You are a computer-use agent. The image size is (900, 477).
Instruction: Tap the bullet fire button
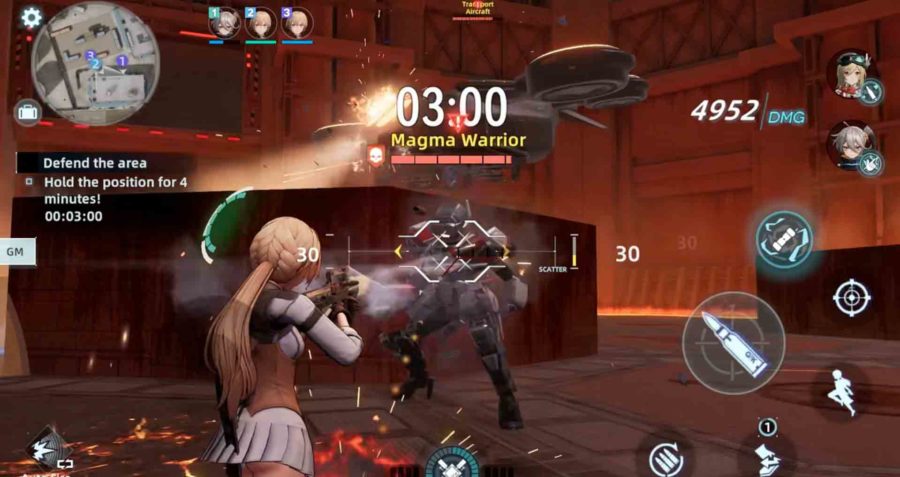(733, 342)
